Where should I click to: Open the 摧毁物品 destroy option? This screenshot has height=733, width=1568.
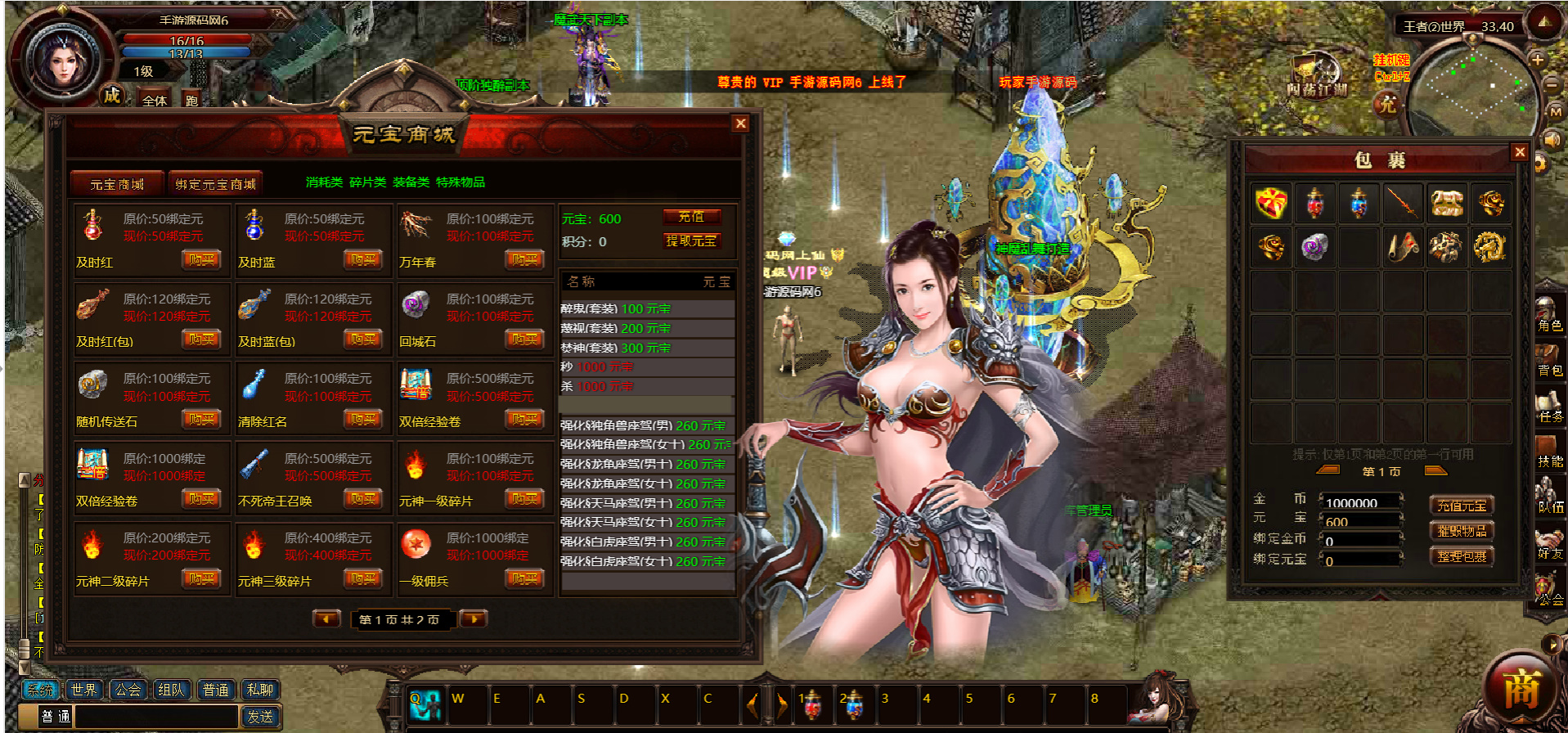(1462, 531)
